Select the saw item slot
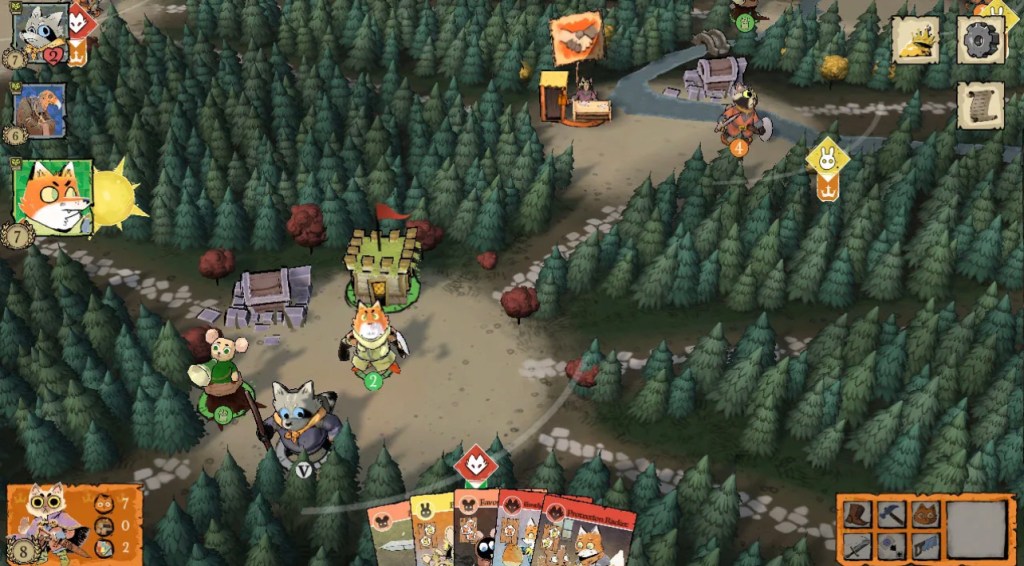This screenshot has height=566, width=1024. click(x=925, y=545)
